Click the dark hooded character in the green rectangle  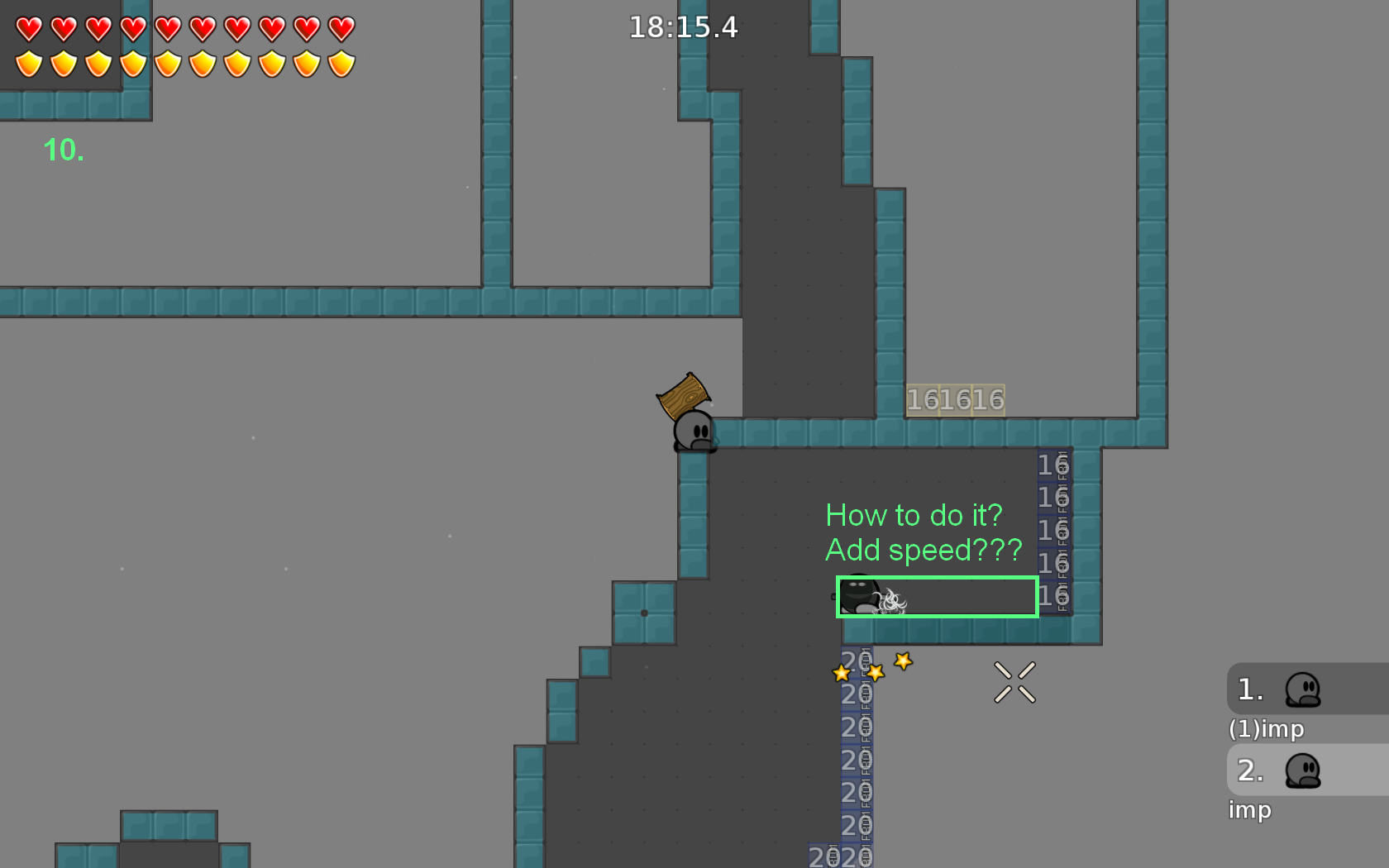coord(857,594)
